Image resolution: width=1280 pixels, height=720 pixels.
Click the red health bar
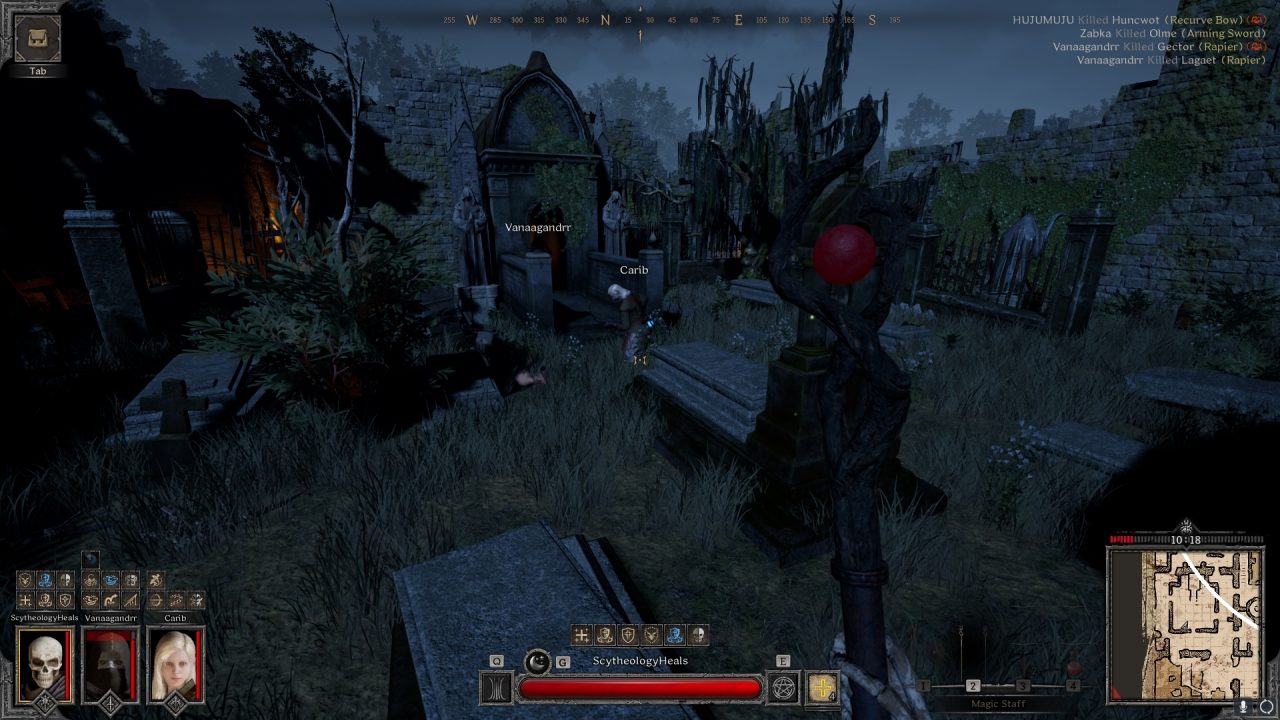coord(638,687)
